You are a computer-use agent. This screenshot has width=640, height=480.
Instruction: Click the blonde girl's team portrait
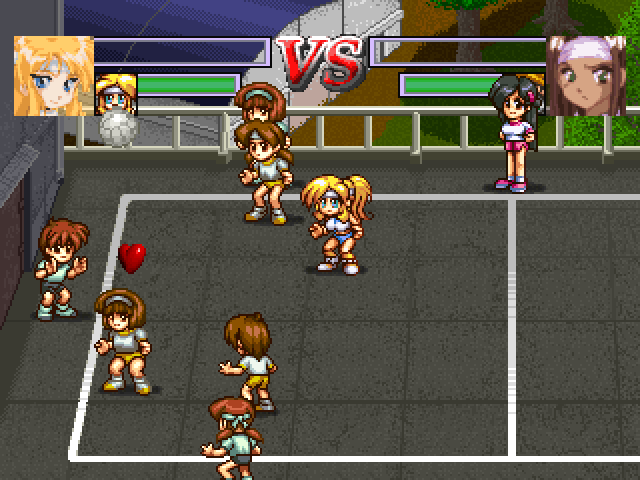(x=53, y=76)
